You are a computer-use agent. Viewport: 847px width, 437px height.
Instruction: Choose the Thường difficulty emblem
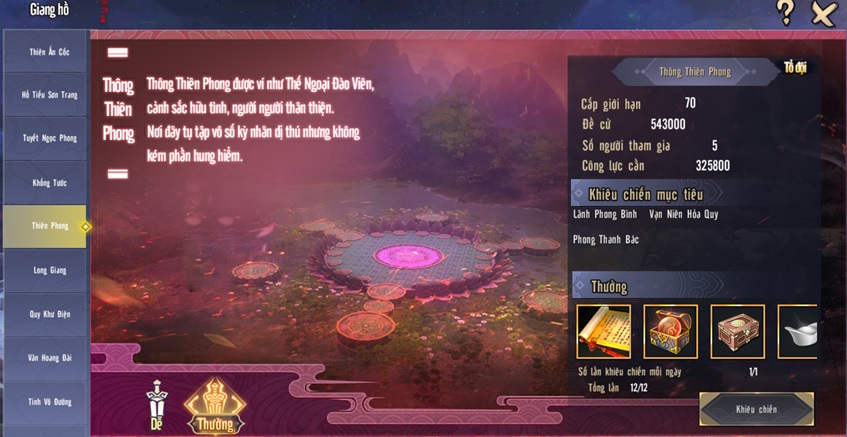pos(215,406)
